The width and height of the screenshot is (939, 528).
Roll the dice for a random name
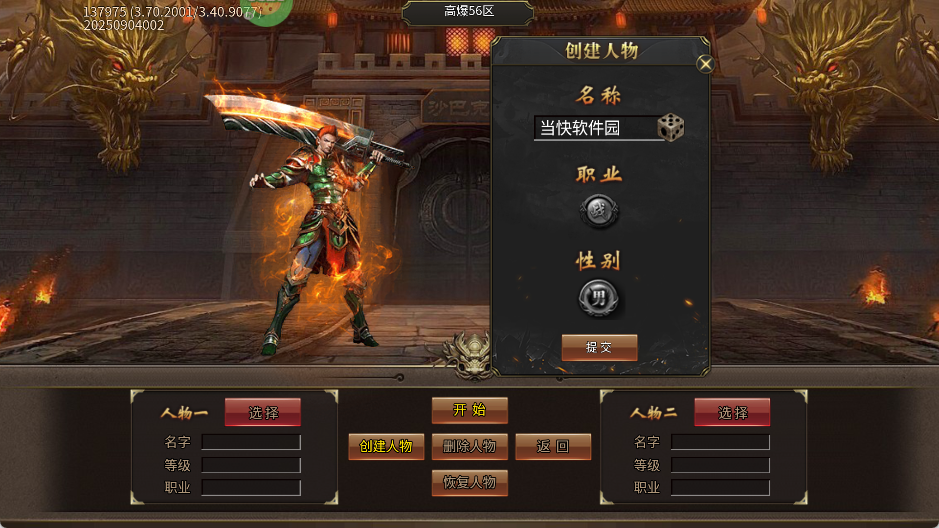670,128
